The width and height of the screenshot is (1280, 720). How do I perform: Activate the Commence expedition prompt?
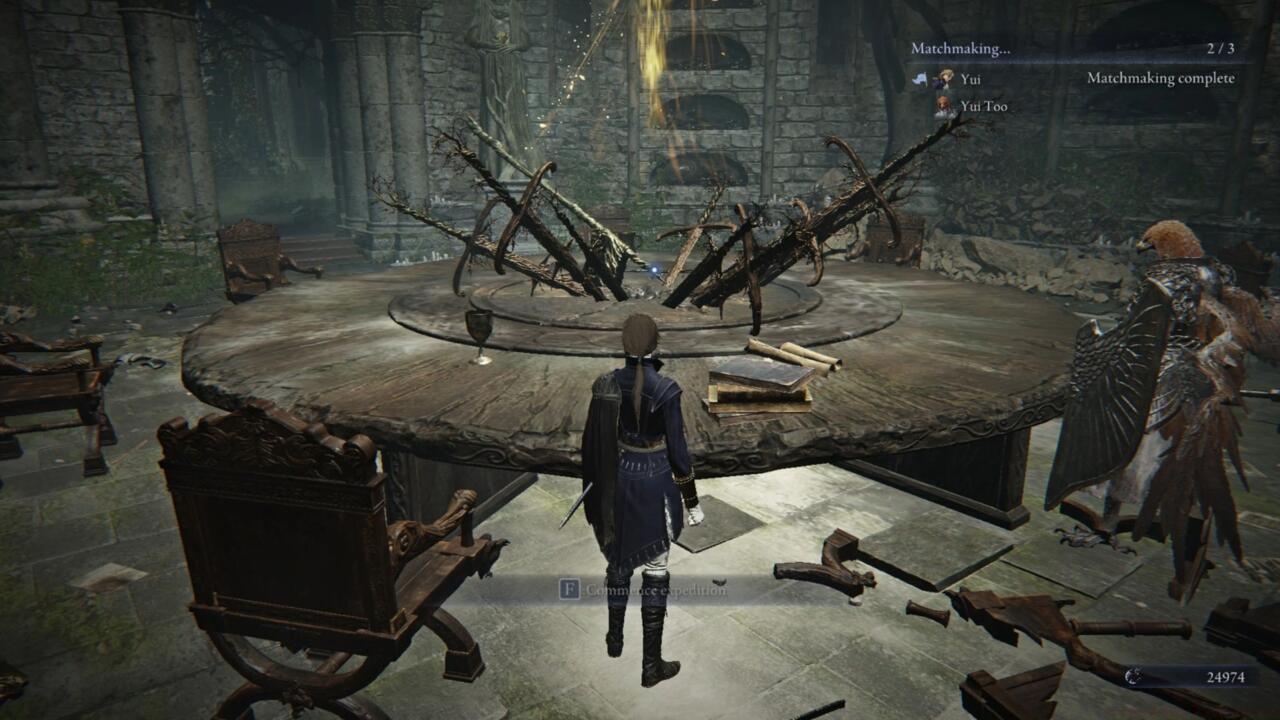coord(645,590)
